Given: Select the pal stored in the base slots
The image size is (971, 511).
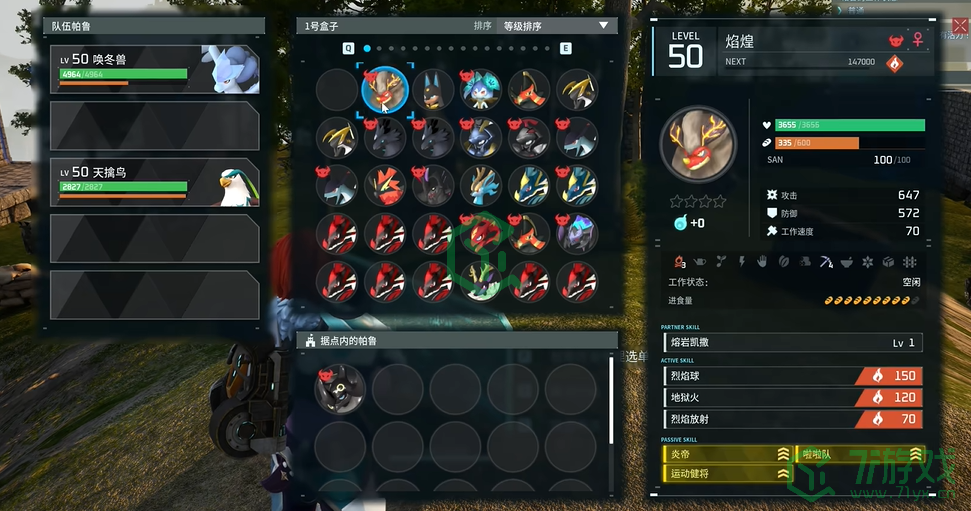Looking at the screenshot, I should tap(339, 388).
